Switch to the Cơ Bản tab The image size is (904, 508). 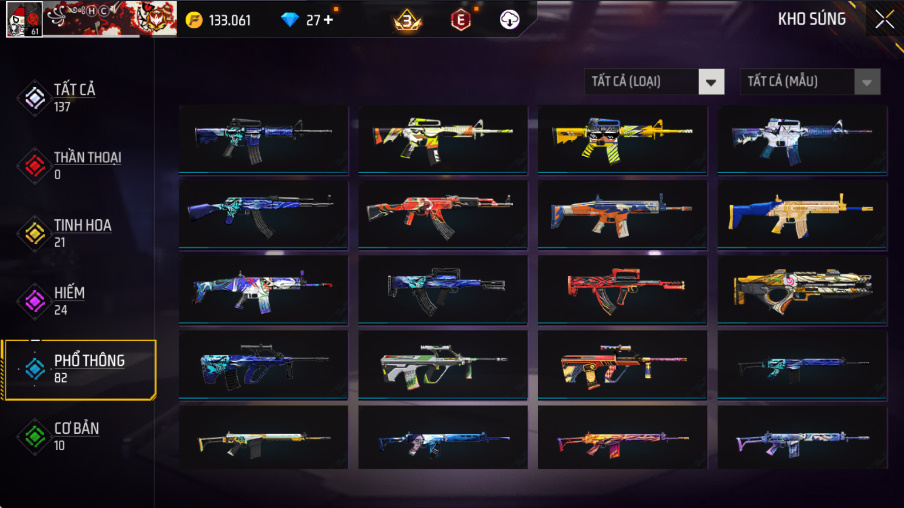75,435
